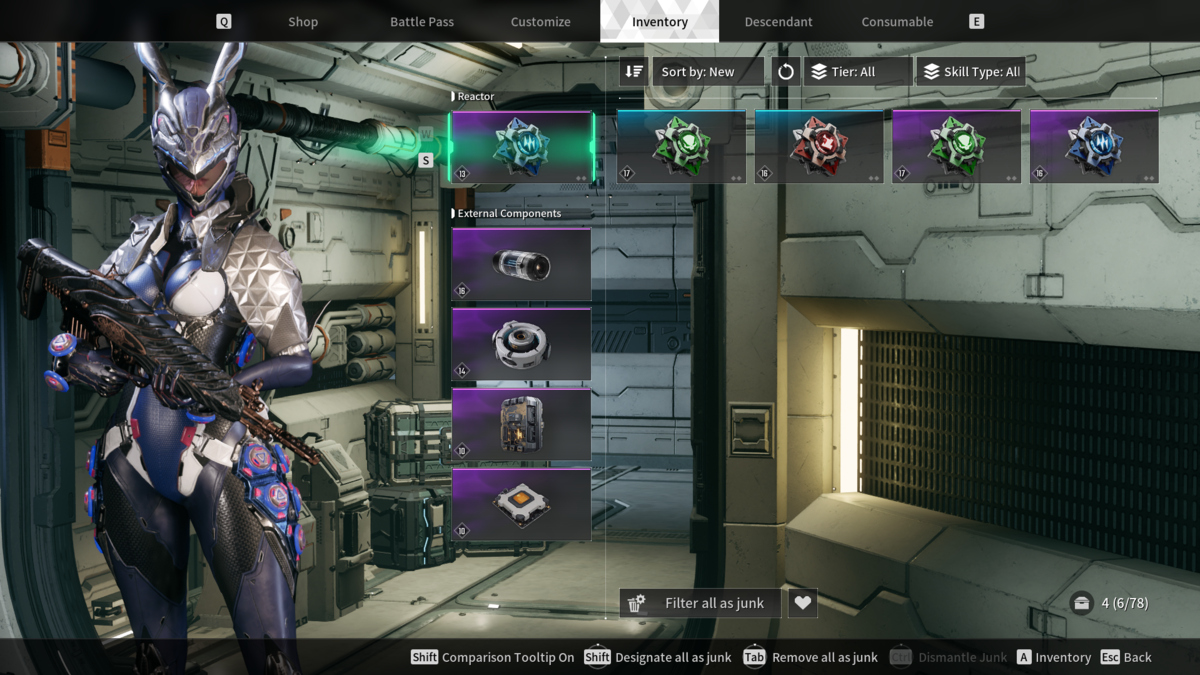Pick the square chip external component
The width and height of the screenshot is (1200, 675).
[x=521, y=504]
